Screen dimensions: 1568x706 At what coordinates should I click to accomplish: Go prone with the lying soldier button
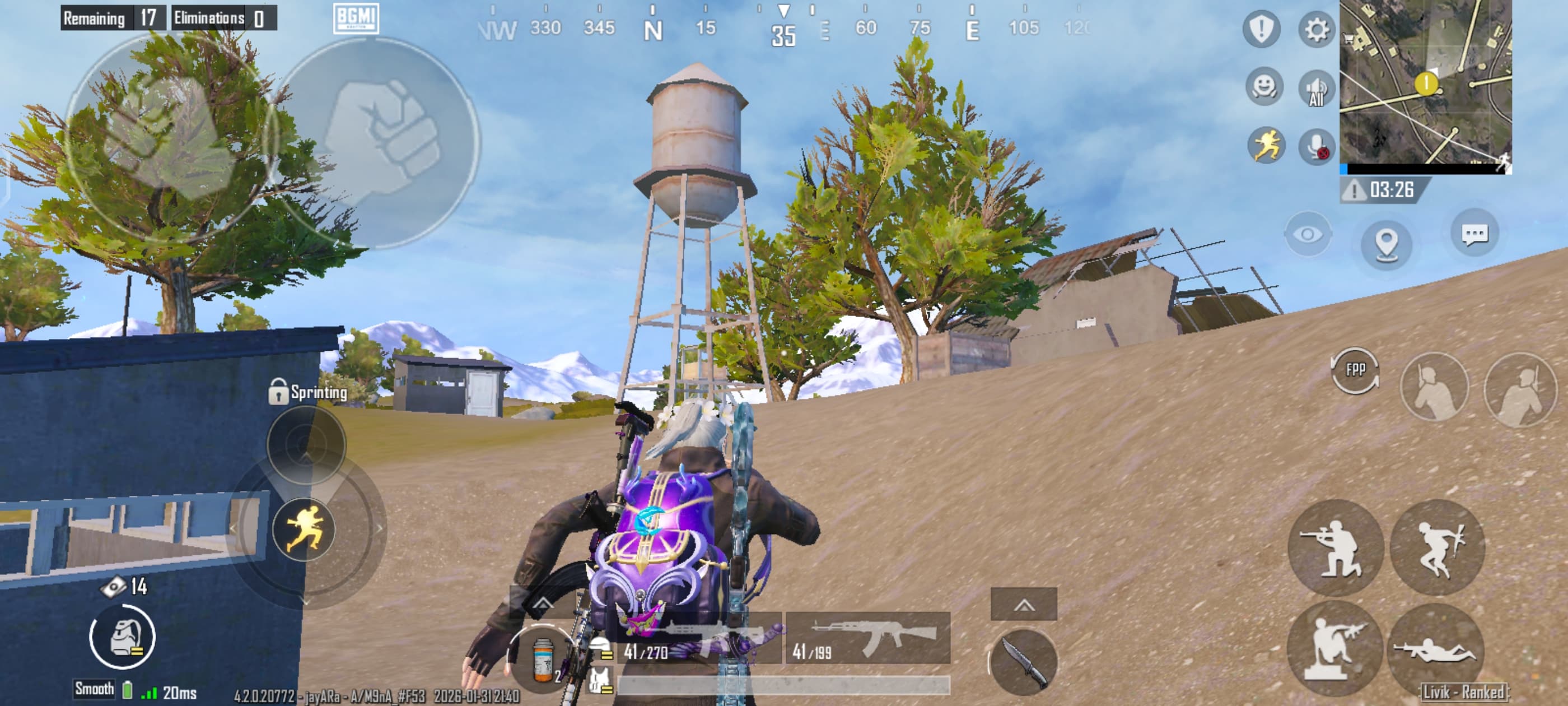(1434, 649)
